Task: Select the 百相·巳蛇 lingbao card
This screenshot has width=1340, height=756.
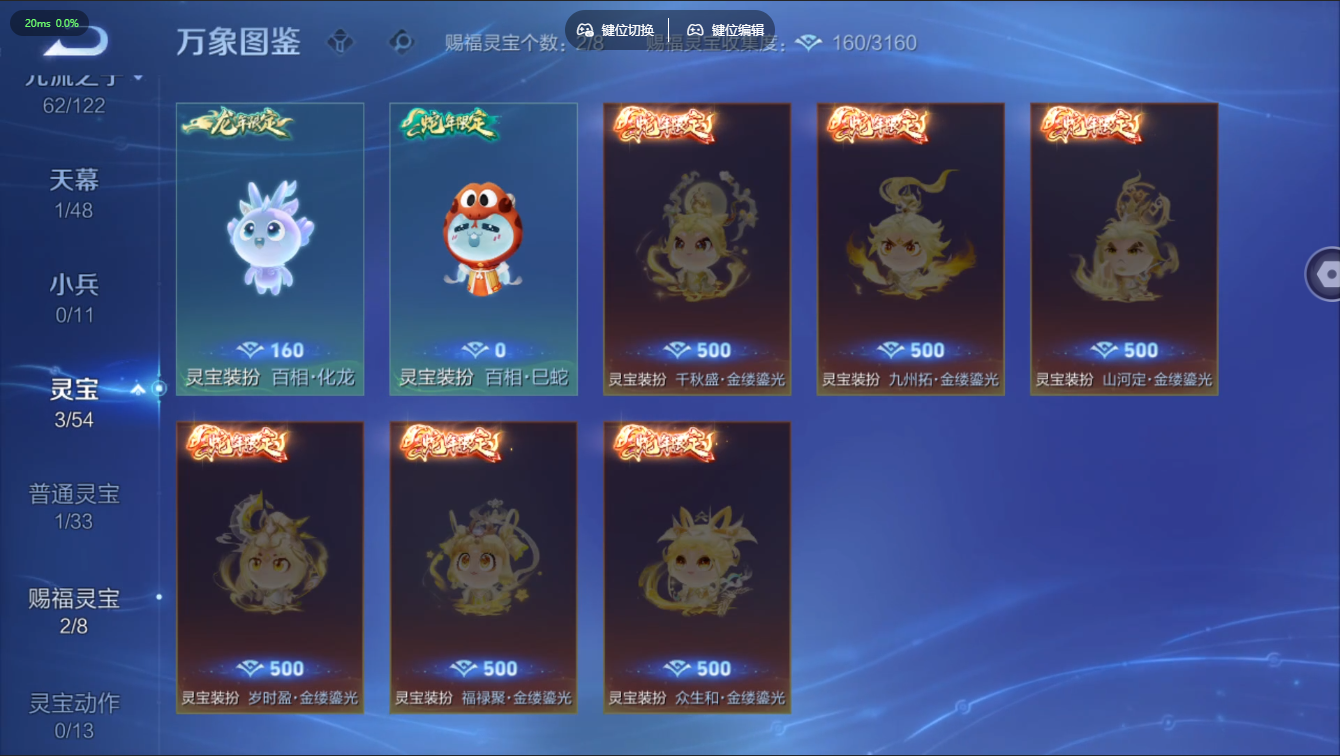Action: [483, 247]
